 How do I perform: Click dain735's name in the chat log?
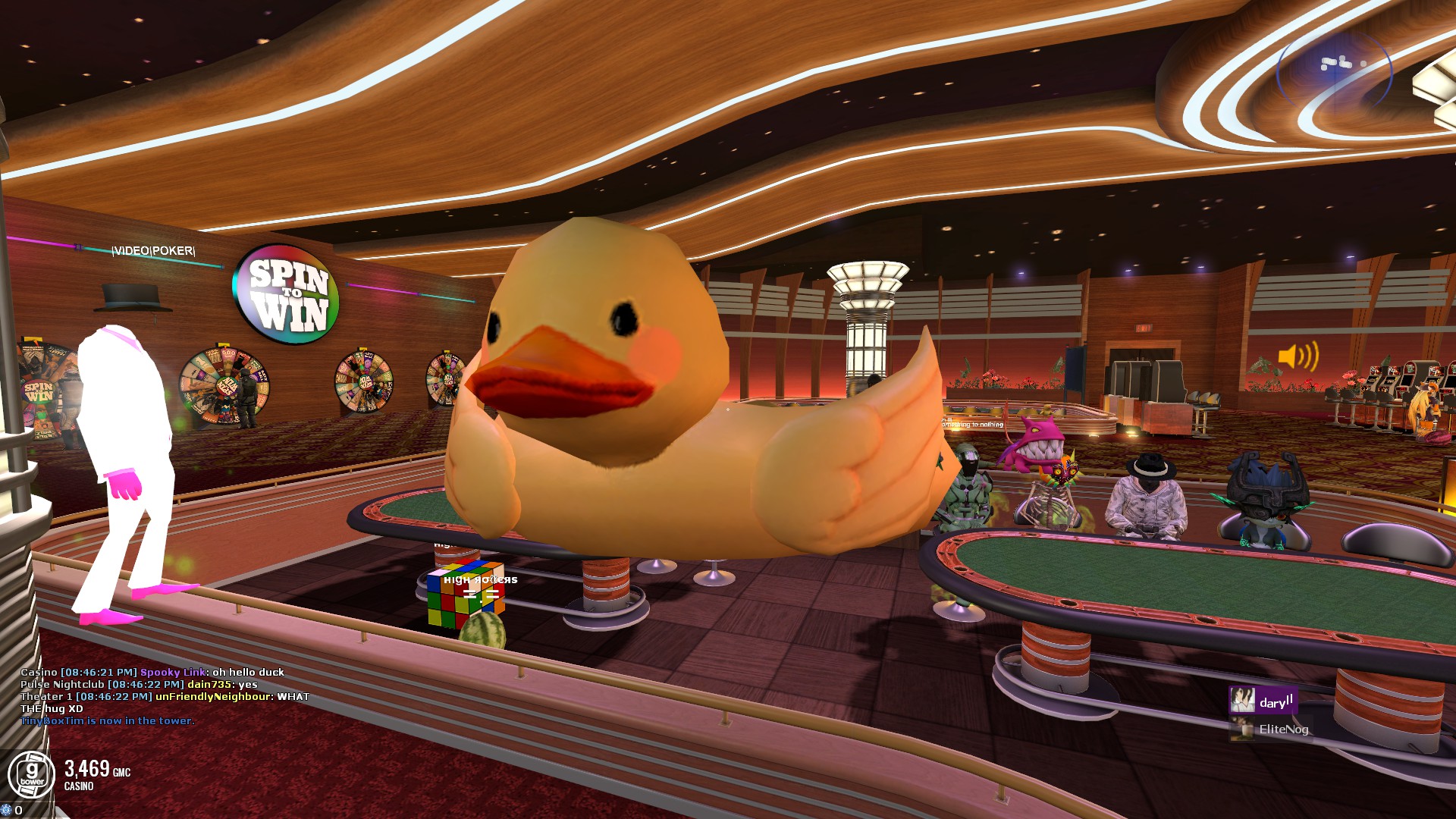pyautogui.click(x=209, y=685)
